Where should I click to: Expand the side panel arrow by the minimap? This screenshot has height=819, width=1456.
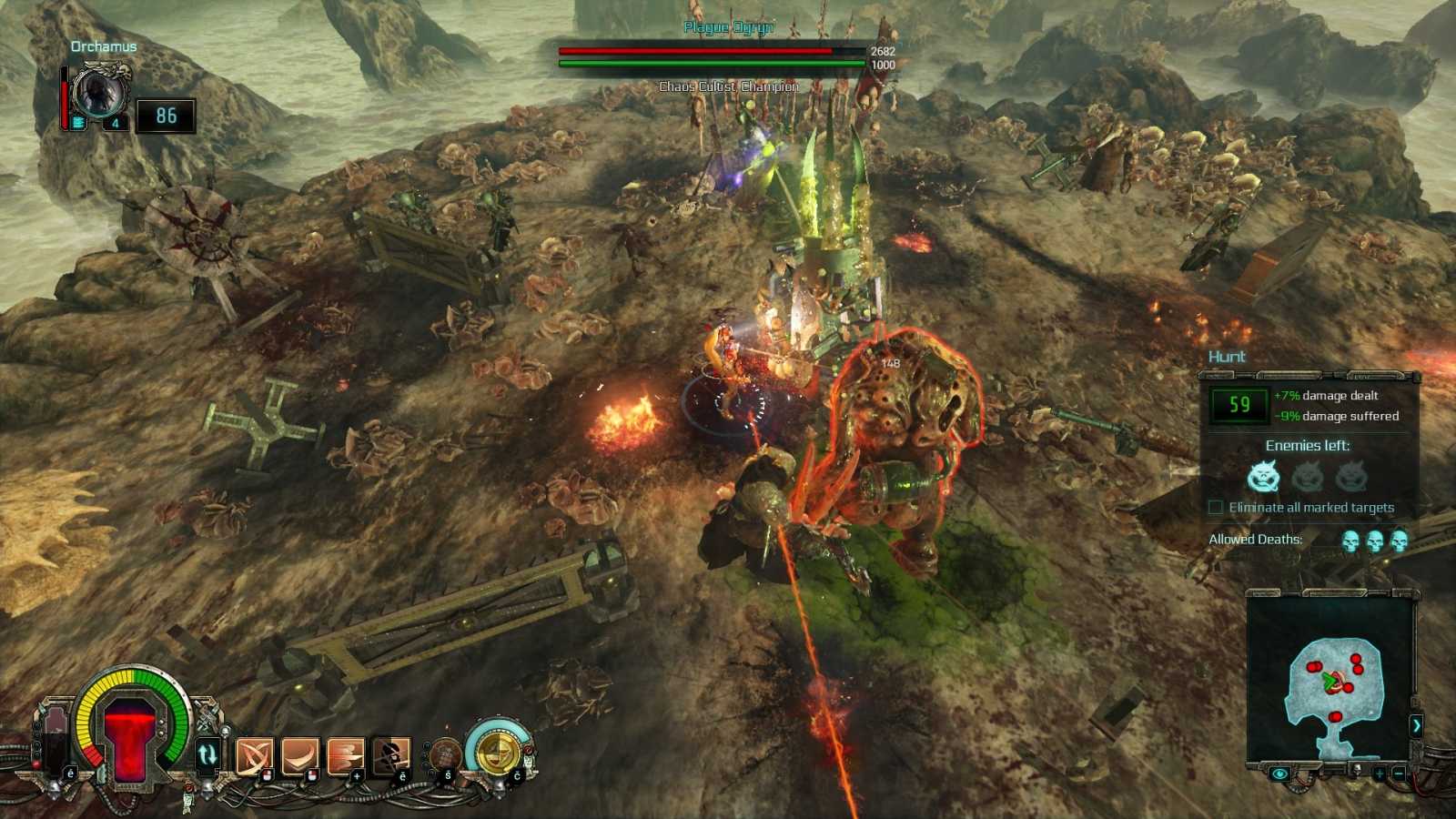(1416, 725)
